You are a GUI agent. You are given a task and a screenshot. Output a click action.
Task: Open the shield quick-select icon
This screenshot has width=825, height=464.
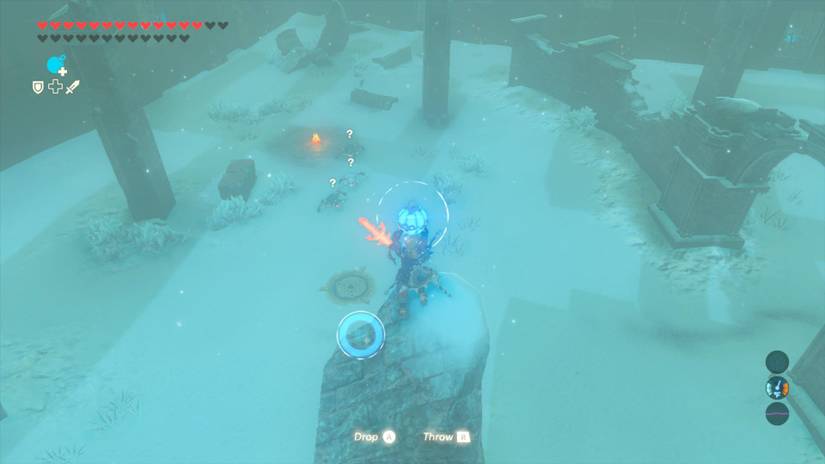(38, 88)
